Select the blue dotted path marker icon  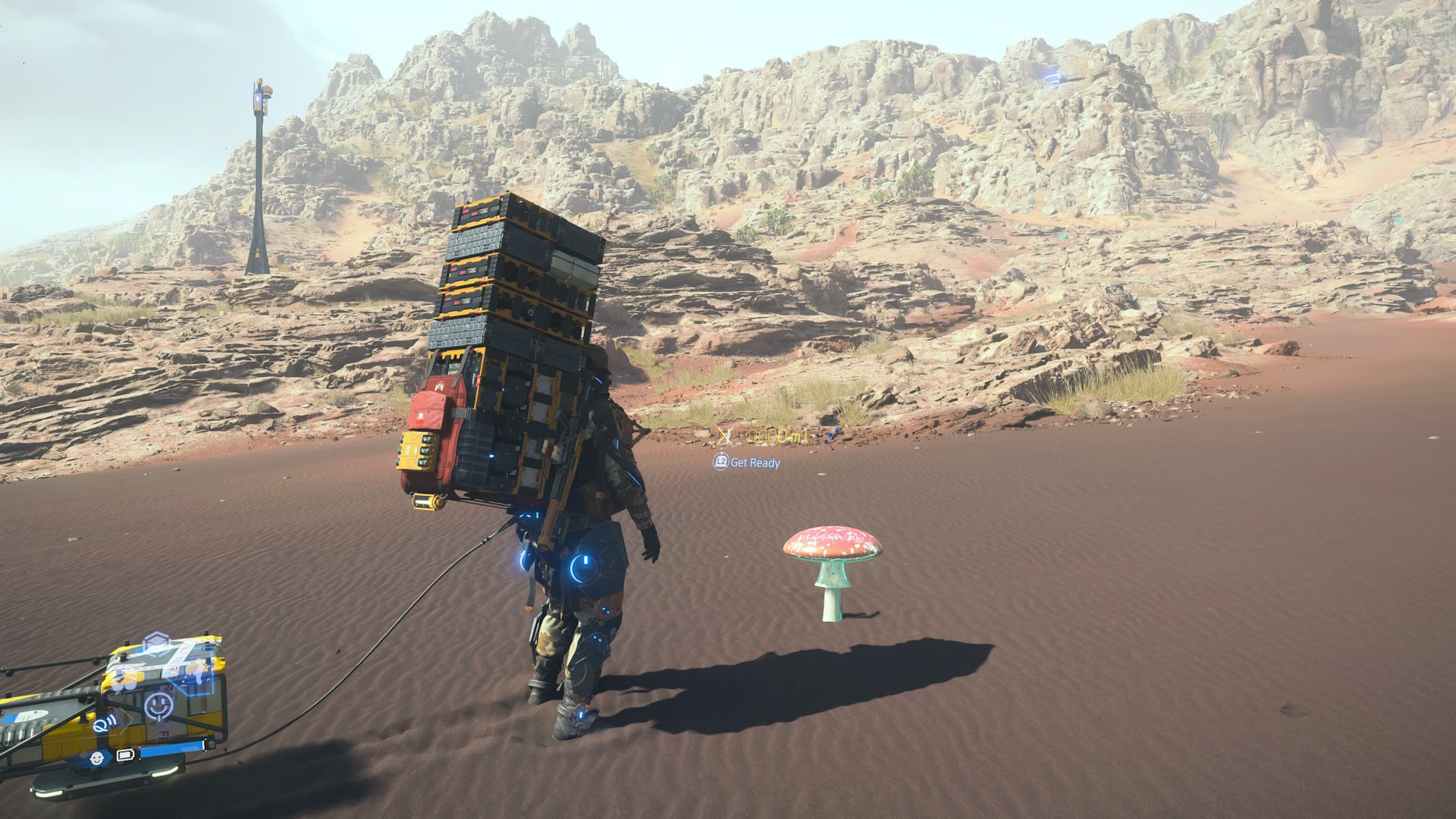click(833, 435)
